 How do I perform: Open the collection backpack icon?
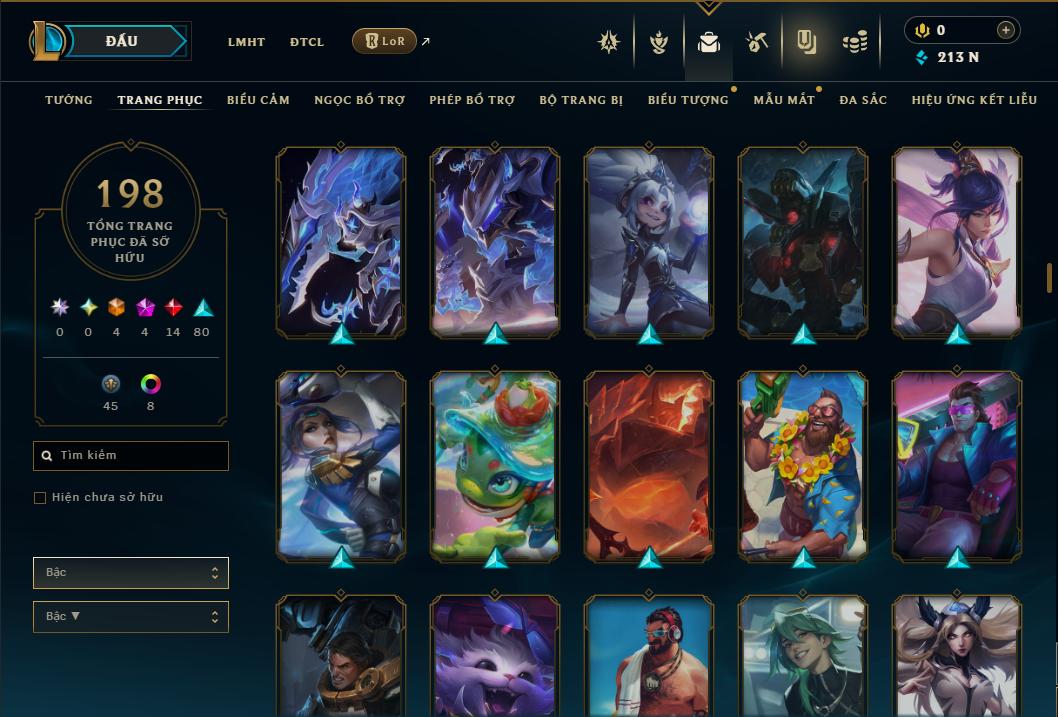(709, 42)
